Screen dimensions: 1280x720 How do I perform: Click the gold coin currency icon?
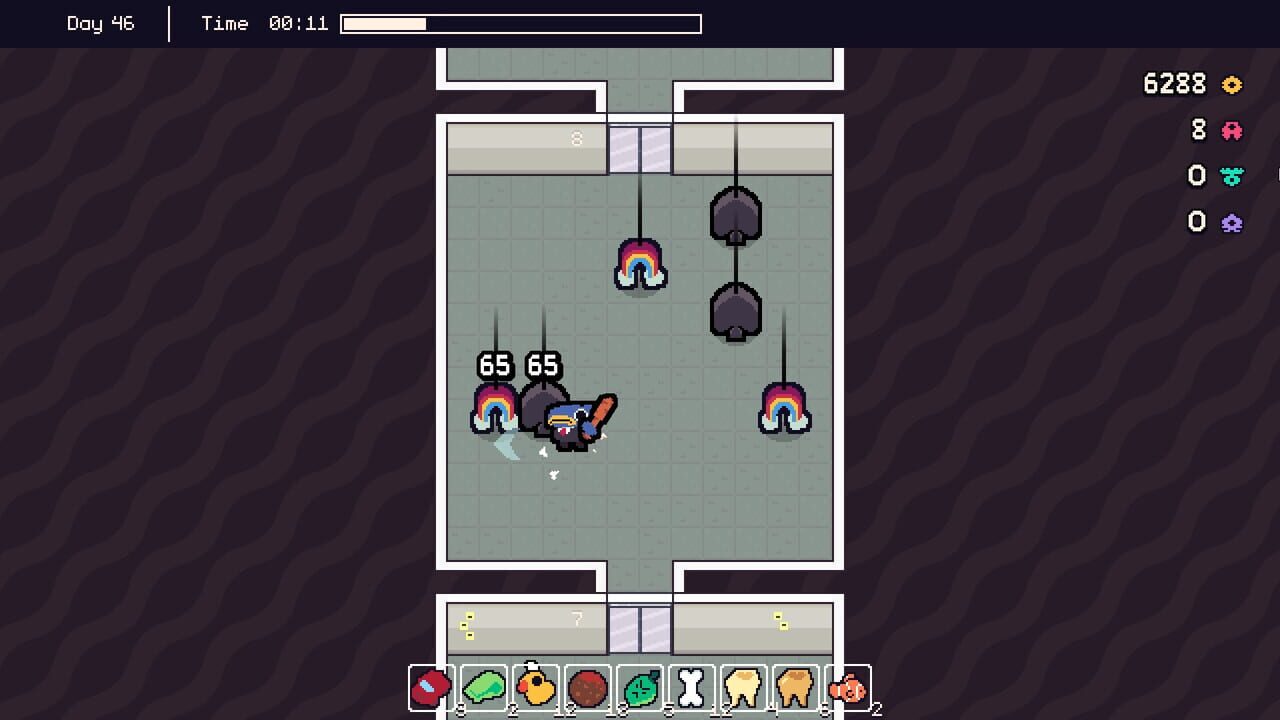pyautogui.click(x=1233, y=85)
